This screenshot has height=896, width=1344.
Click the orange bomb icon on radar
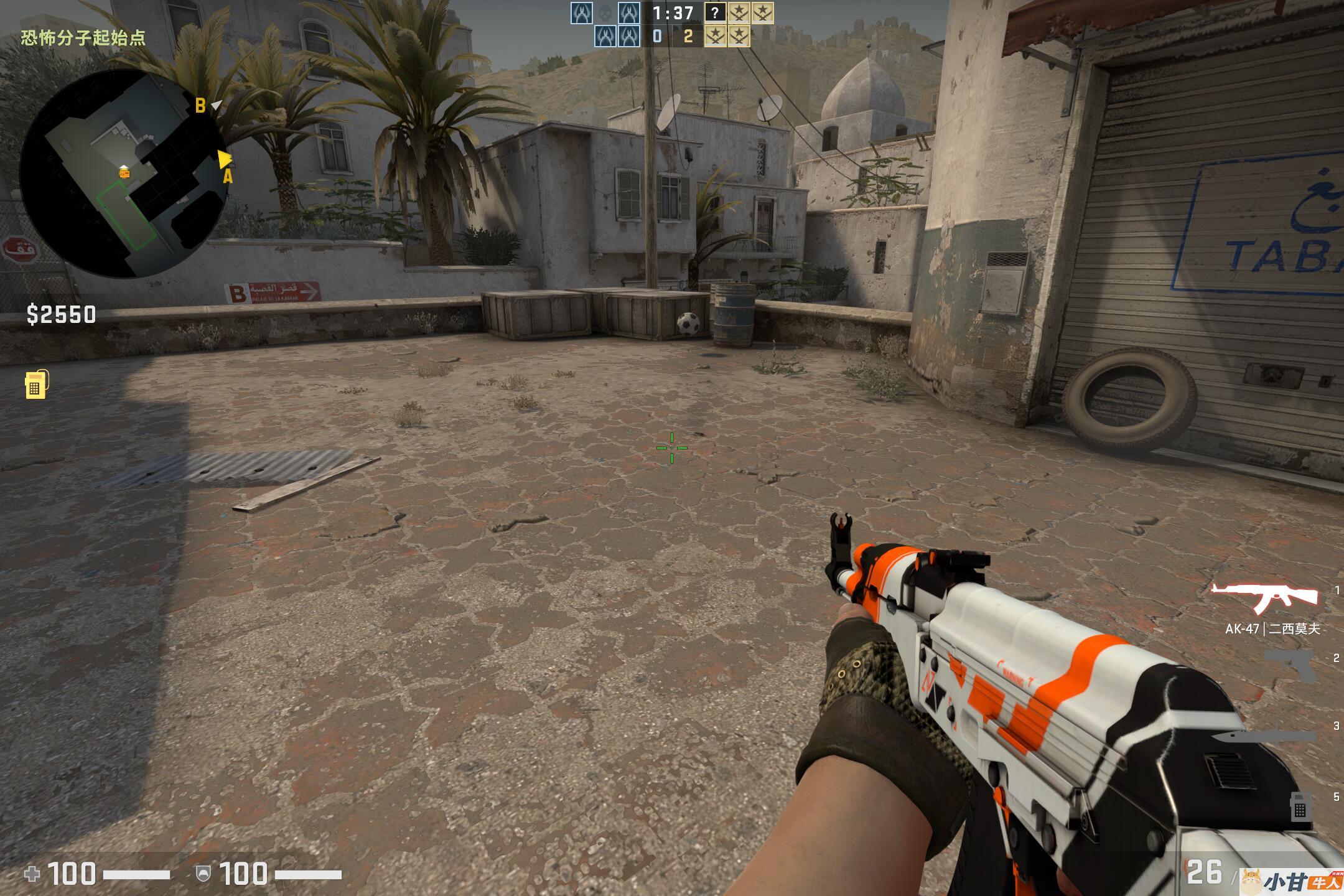coord(124,172)
